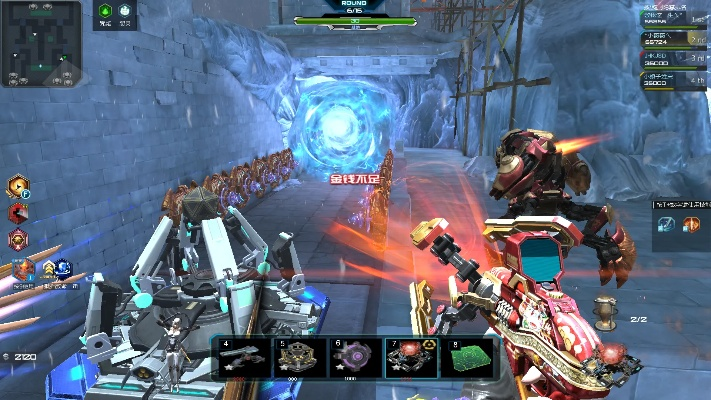Select the green flame icon at top
The height and width of the screenshot is (400, 711).
105,13
